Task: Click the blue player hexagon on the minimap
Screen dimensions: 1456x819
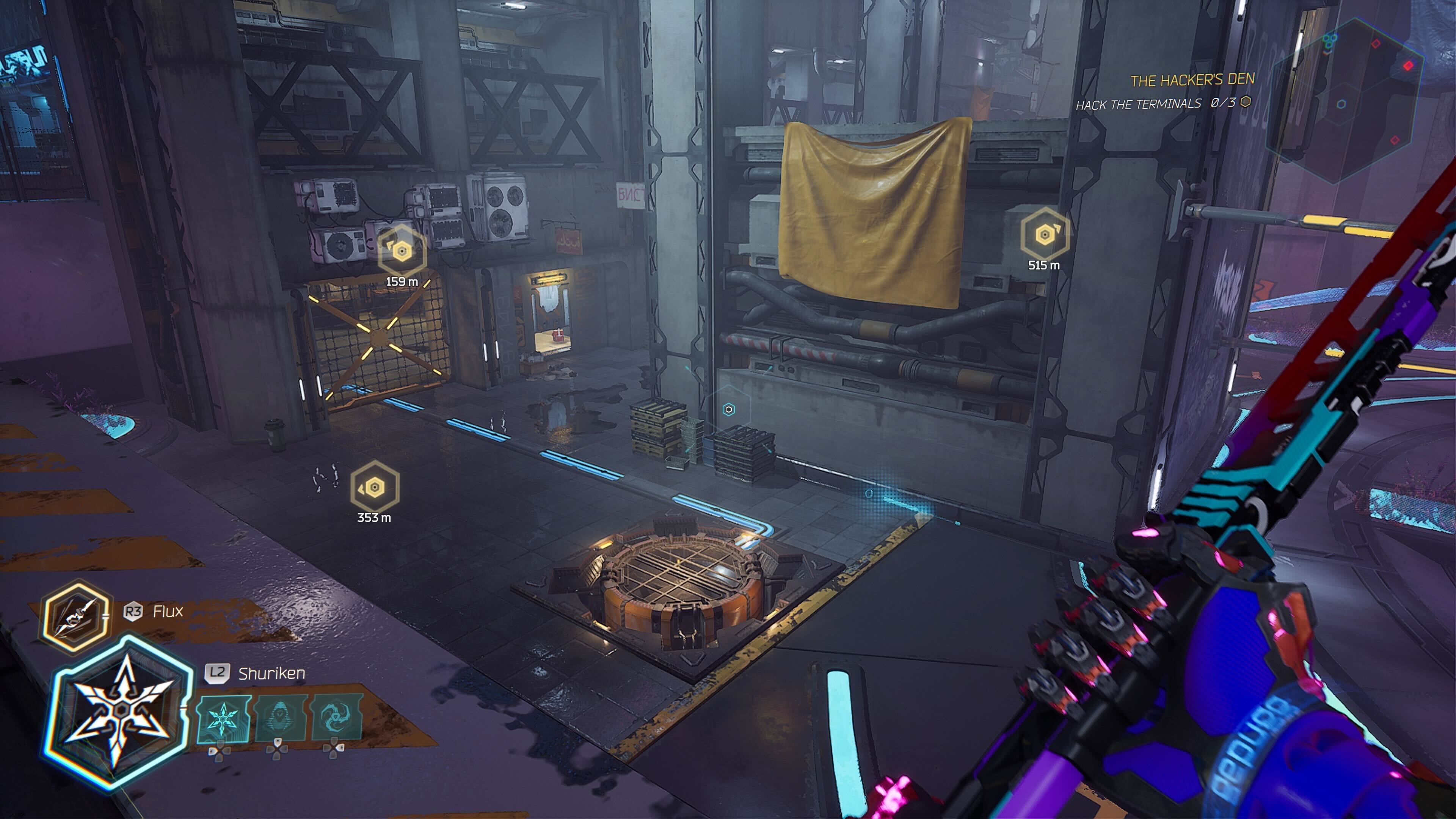Action: 1341,104
